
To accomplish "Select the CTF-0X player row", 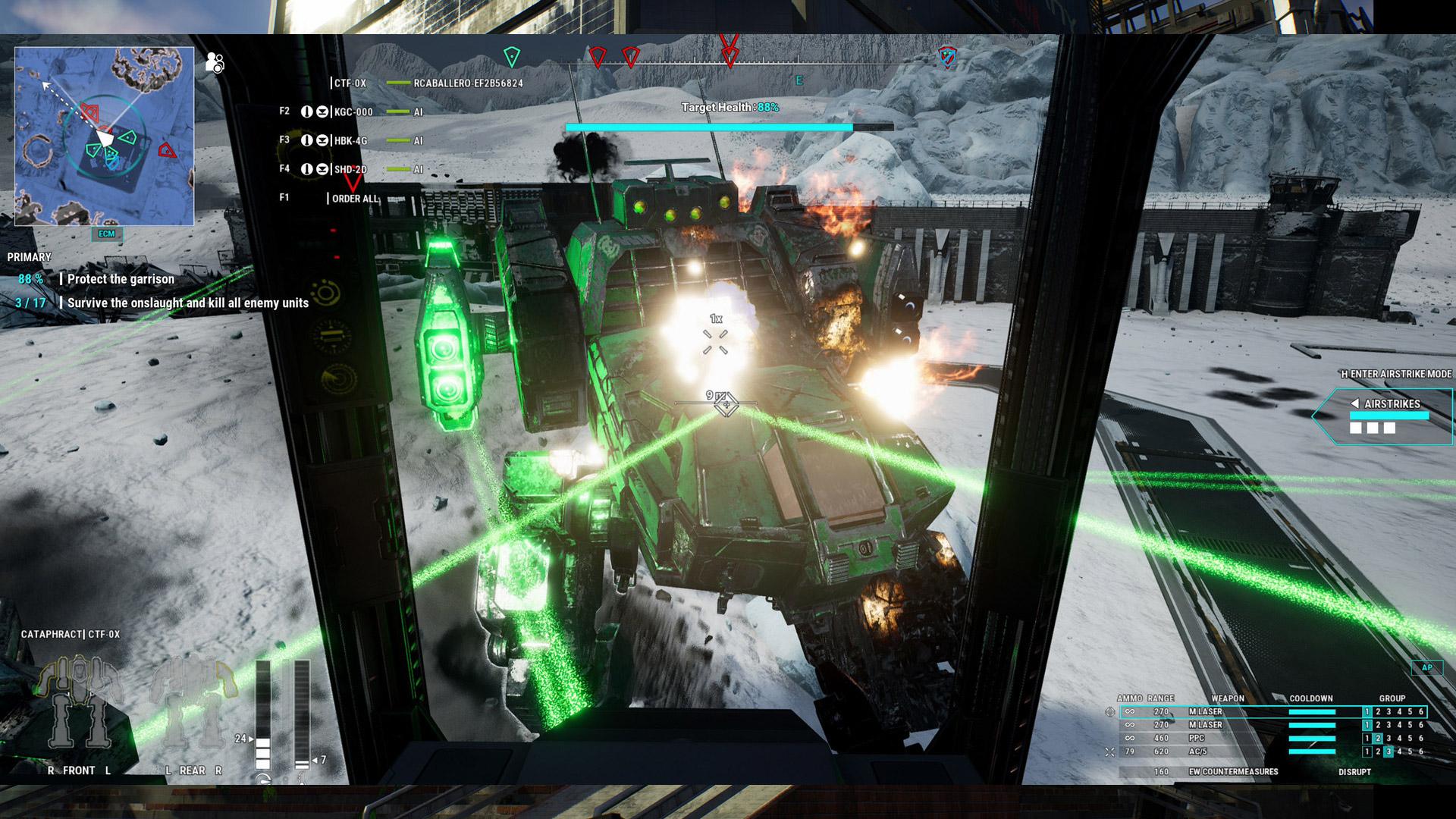I will [x=350, y=83].
